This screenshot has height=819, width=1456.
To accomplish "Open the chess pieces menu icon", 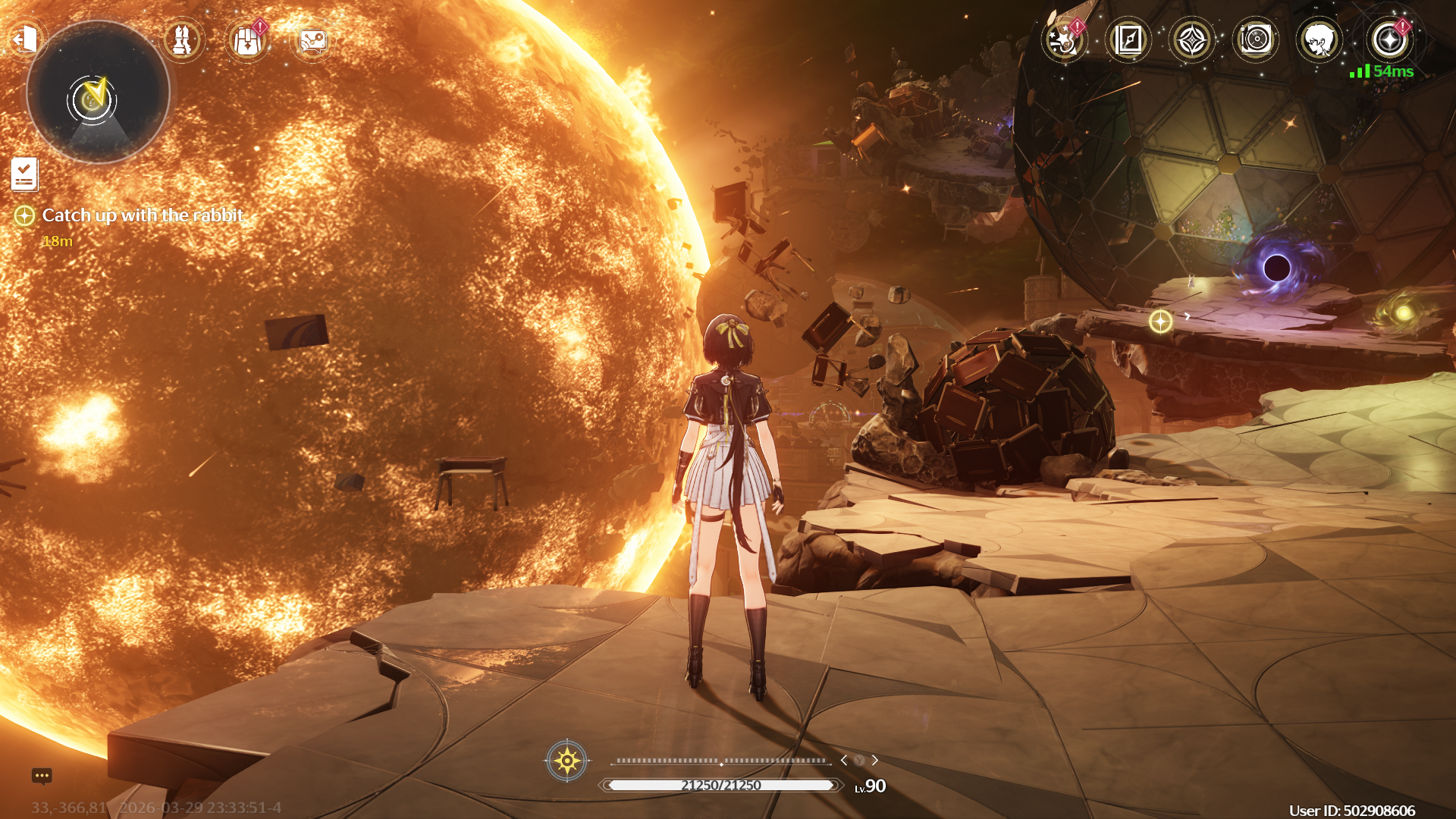I will pyautogui.click(x=183, y=40).
